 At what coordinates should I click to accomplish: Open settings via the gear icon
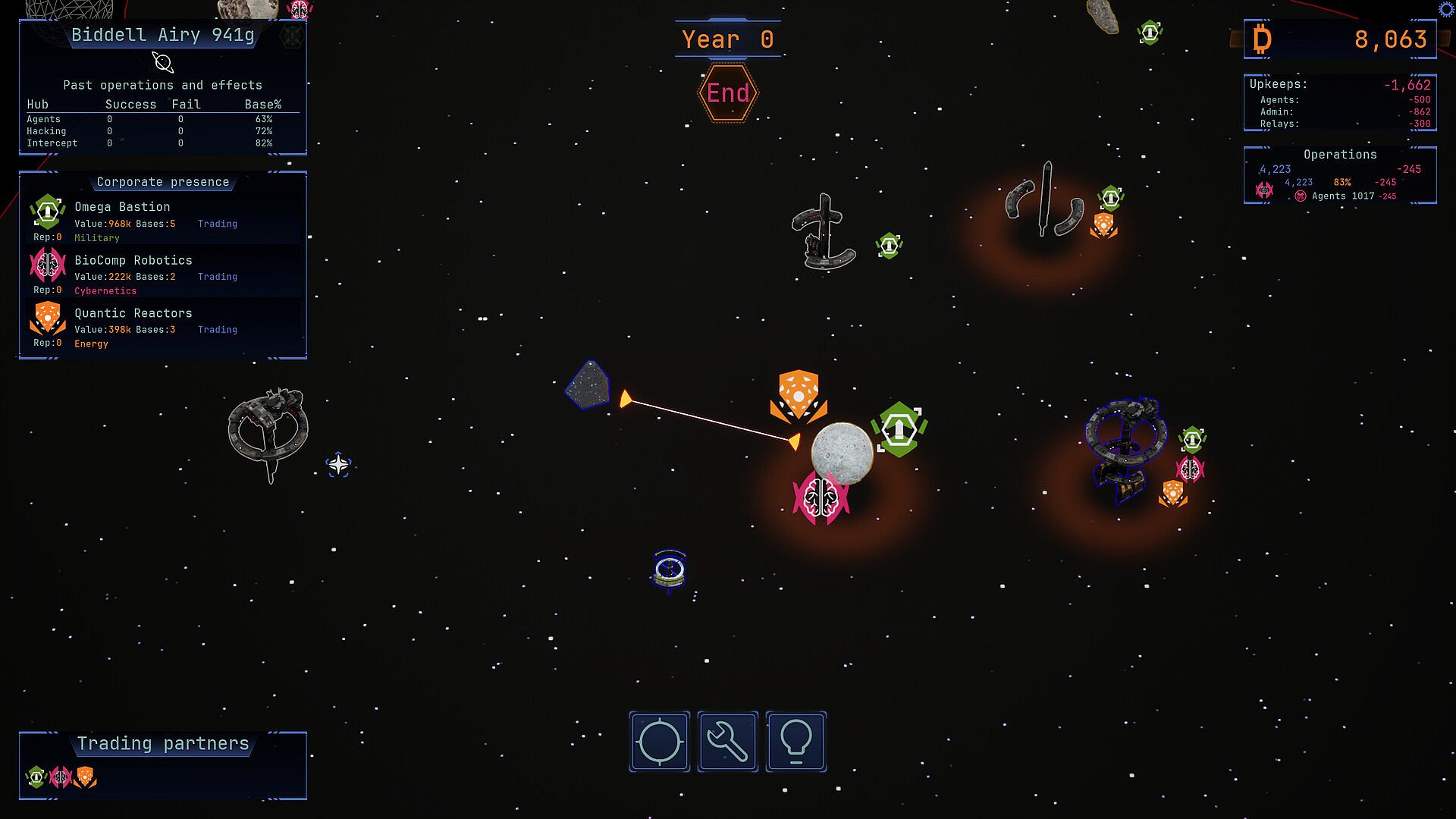[1447, 8]
